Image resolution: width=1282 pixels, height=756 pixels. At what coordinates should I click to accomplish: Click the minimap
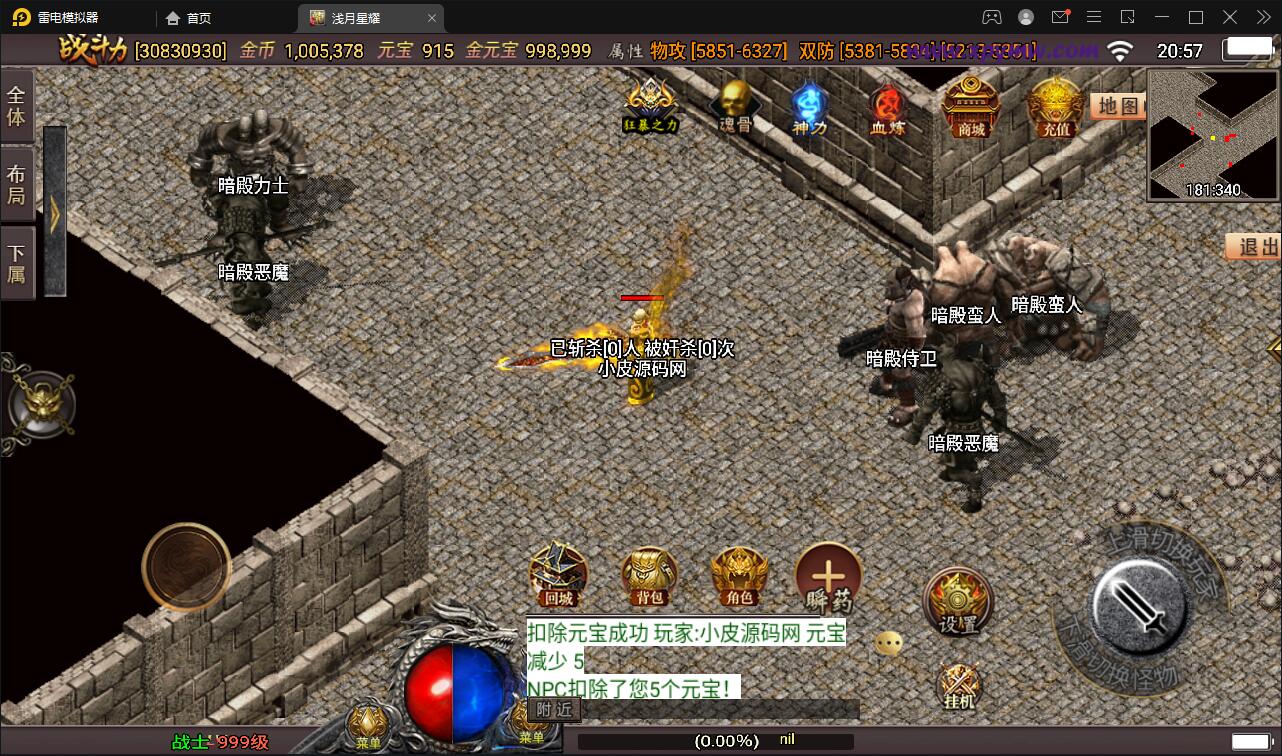1212,135
